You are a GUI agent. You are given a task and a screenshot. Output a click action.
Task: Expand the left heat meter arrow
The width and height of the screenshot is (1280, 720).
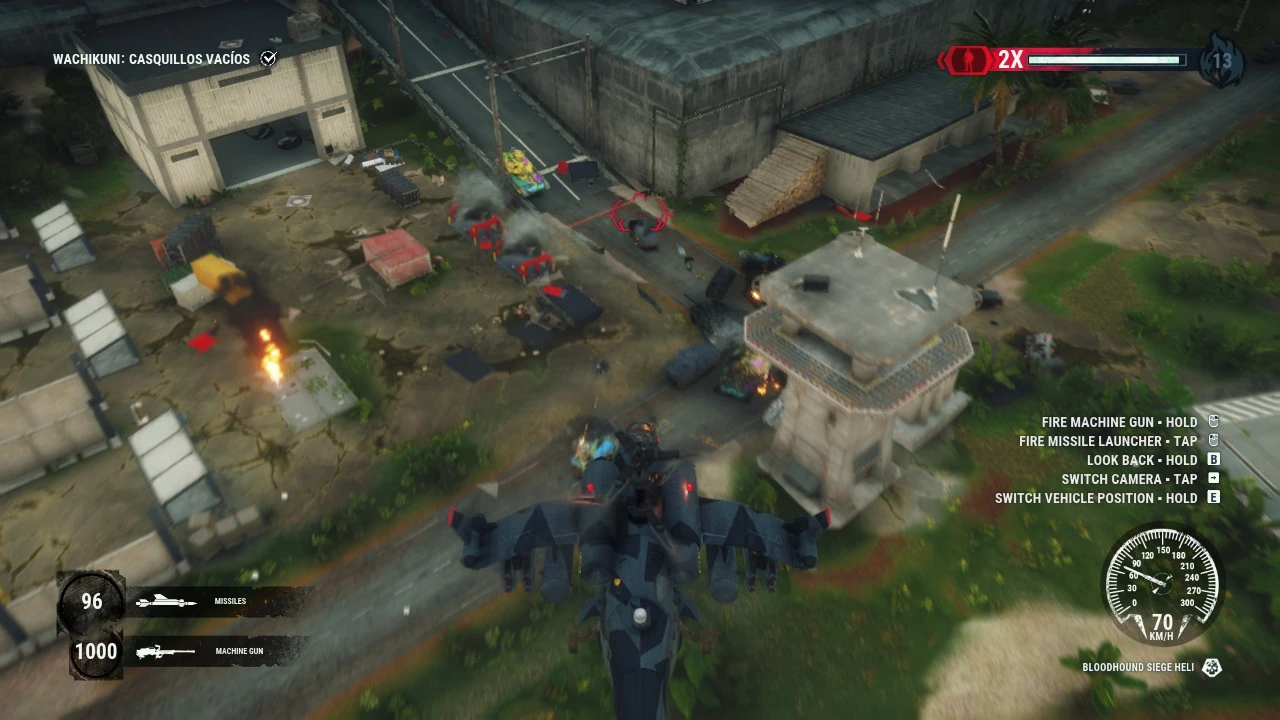[943, 60]
